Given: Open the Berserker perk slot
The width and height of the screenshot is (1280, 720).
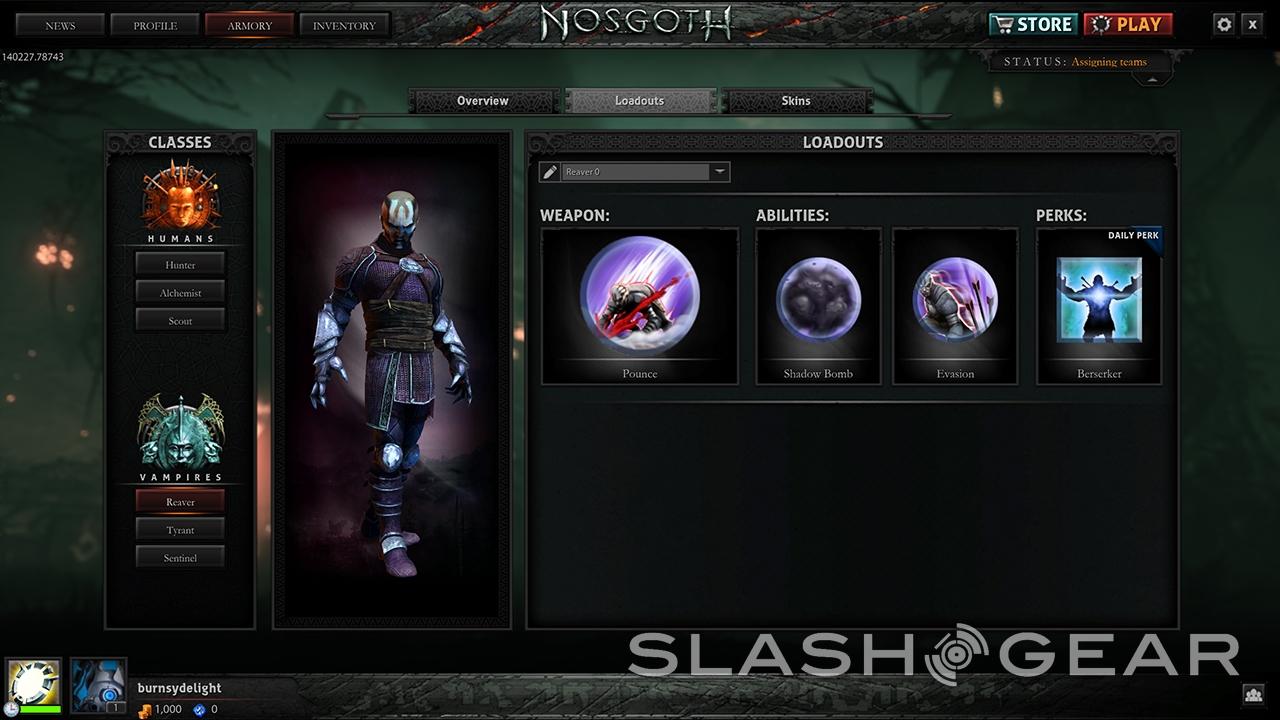Looking at the screenshot, I should click(1099, 305).
